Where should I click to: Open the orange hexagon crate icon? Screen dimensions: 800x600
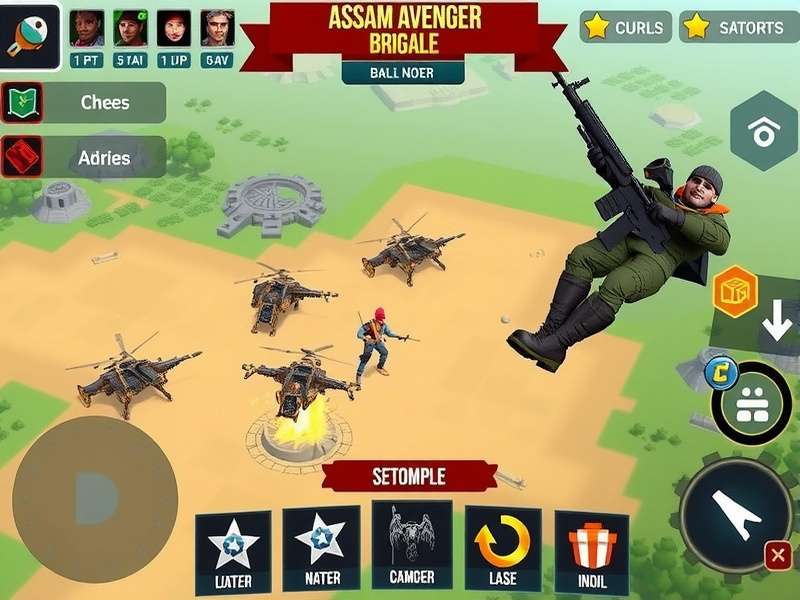tap(735, 291)
